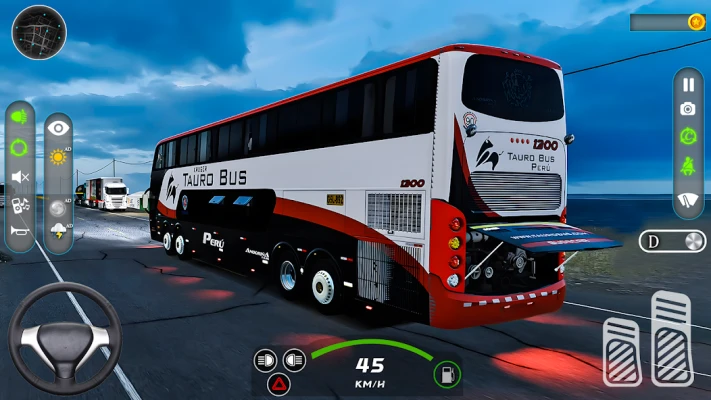This screenshot has width=711, height=400.
Task: Tap the green circular arrows icon
Action: tap(19, 148)
